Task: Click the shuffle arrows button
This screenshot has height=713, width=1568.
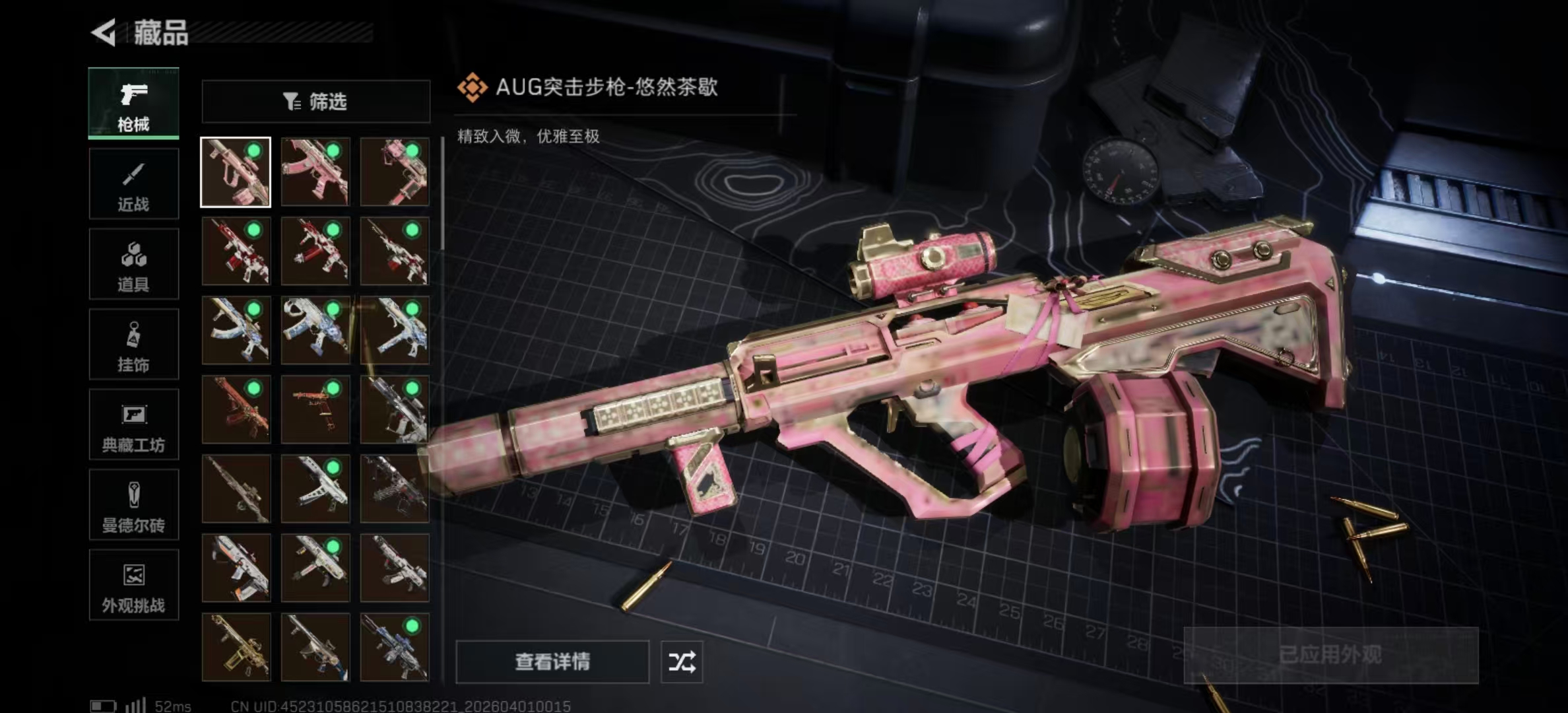Action: (682, 662)
